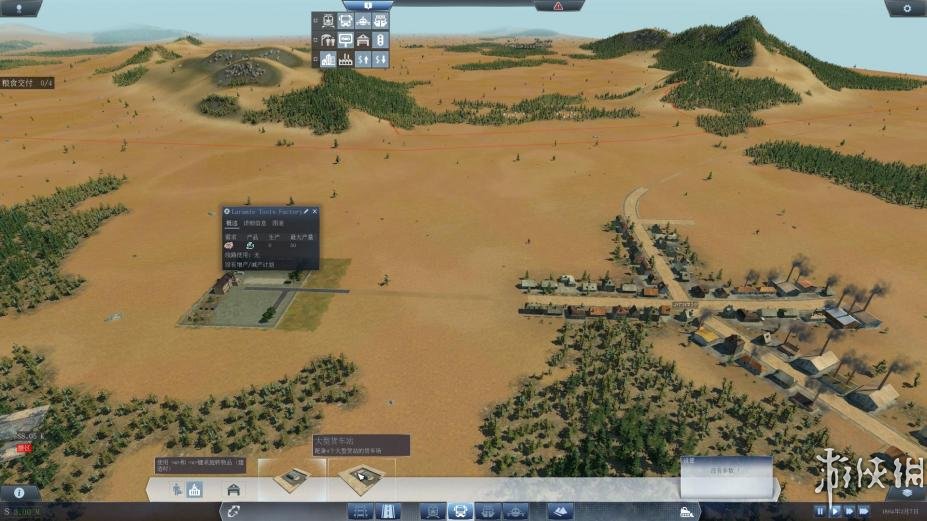The width and height of the screenshot is (927, 521).
Task: Close the Laramie Tools Factory window
Action: click(315, 212)
